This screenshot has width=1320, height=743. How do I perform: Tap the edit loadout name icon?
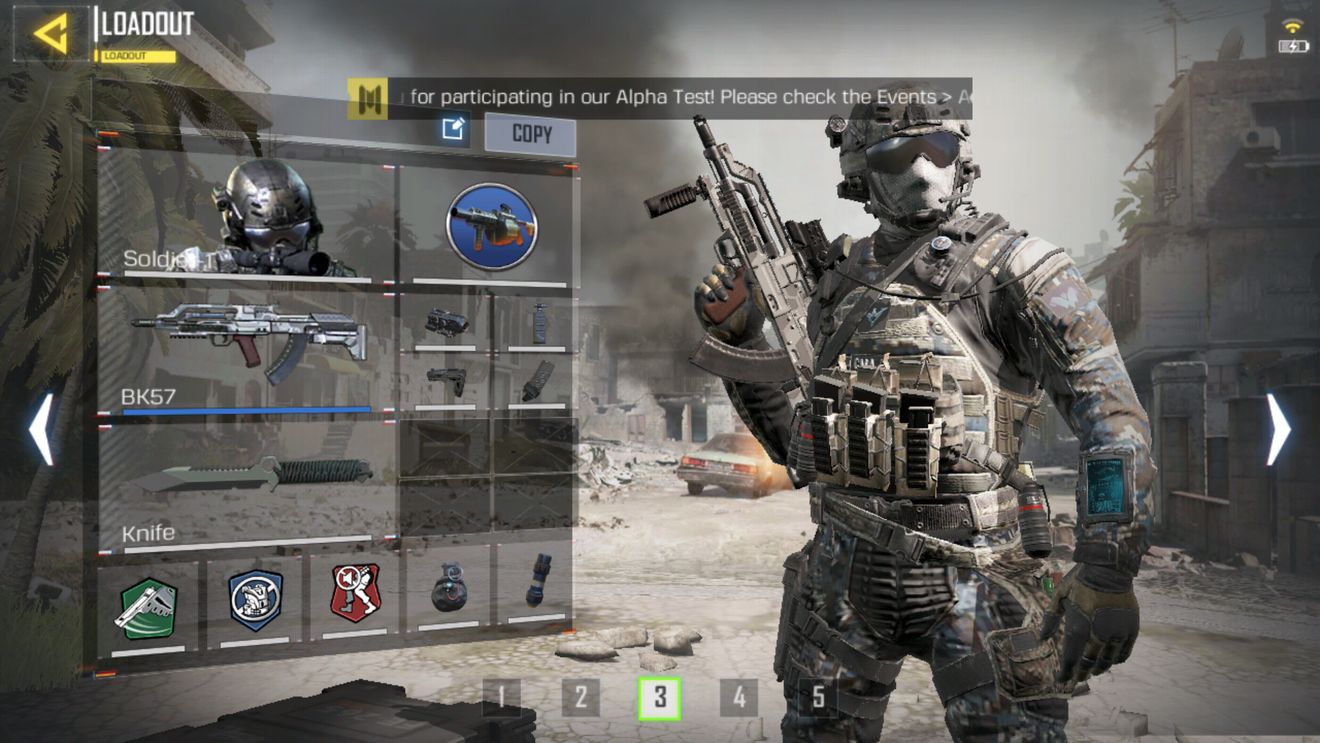(x=455, y=129)
